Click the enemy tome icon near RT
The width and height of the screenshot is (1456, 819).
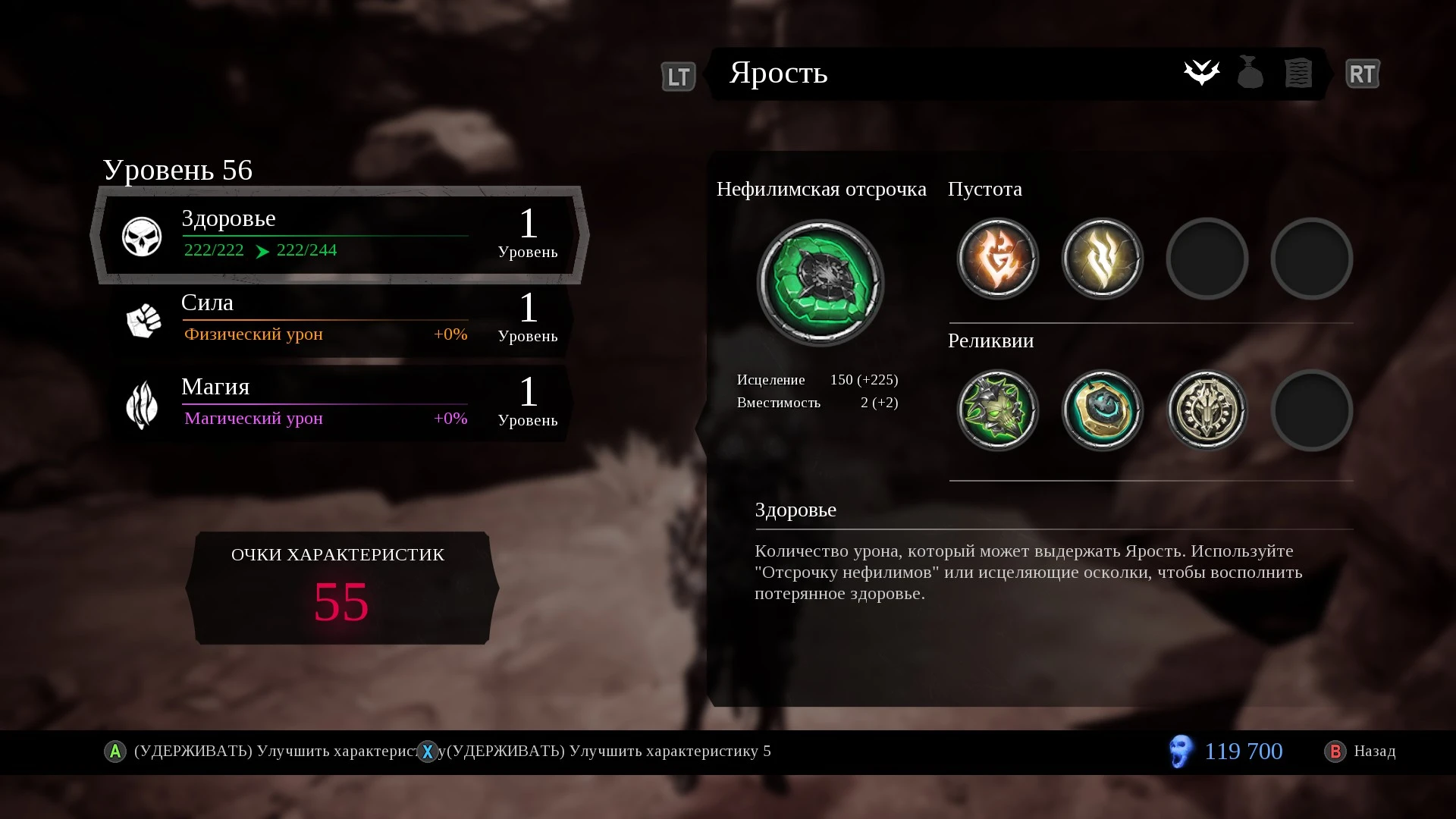coord(1202,73)
